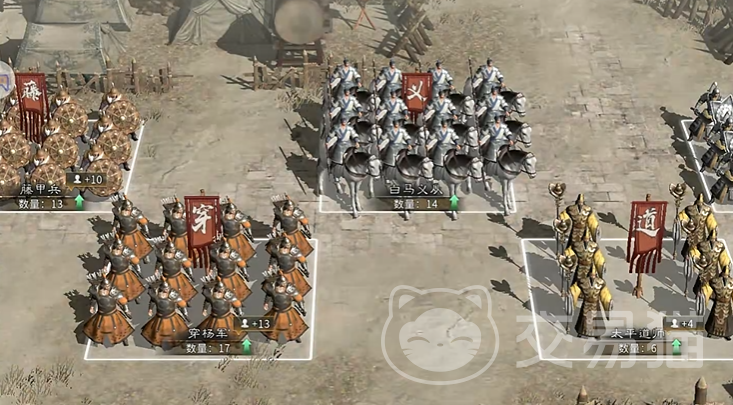
Task: Click the green upgrade arrow for 穿杨军
Action: click(x=246, y=347)
